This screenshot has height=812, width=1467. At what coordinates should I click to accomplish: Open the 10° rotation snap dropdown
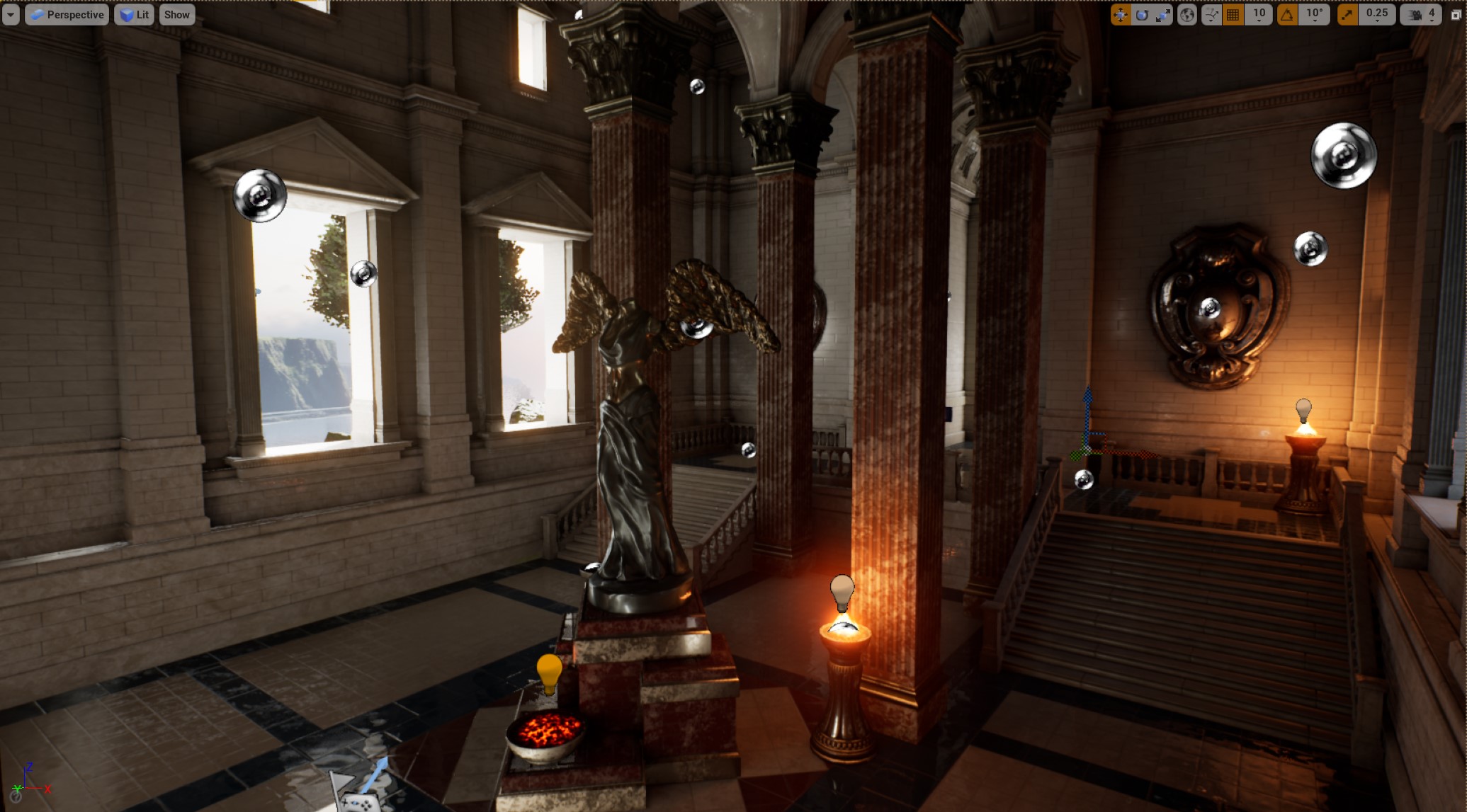coord(1315,14)
